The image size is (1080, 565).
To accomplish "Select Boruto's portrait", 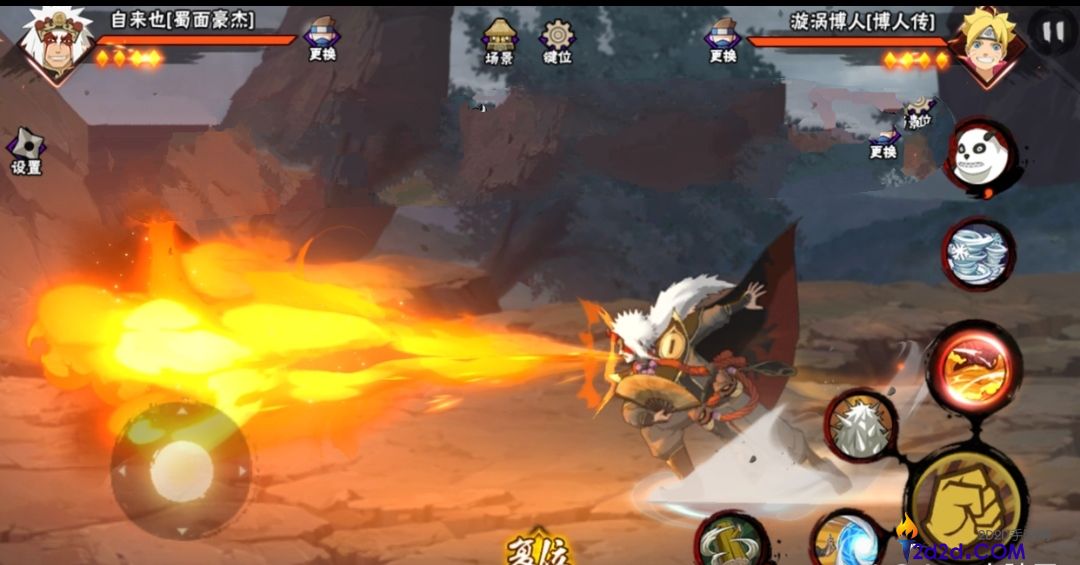I will 983,44.
